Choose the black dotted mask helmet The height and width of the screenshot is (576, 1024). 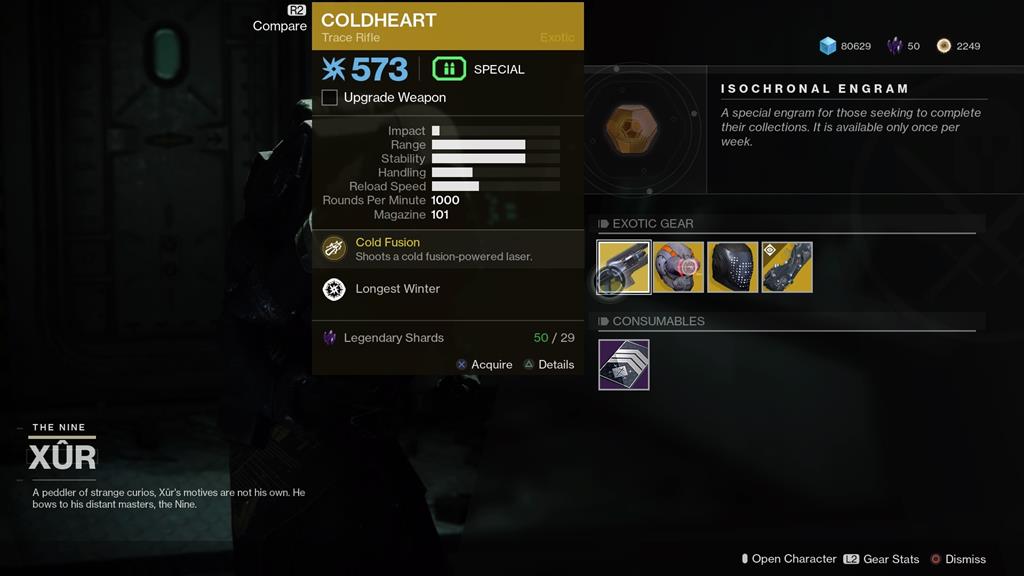pos(732,267)
